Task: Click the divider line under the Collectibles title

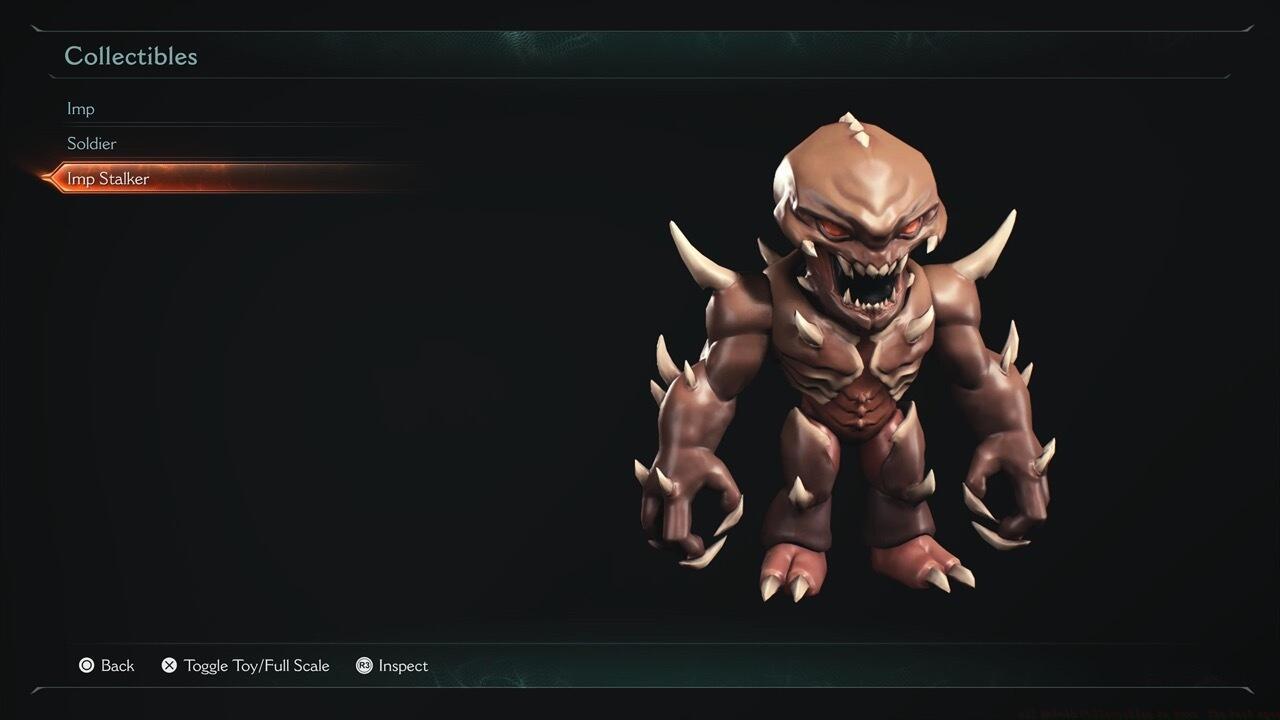Action: (640, 77)
